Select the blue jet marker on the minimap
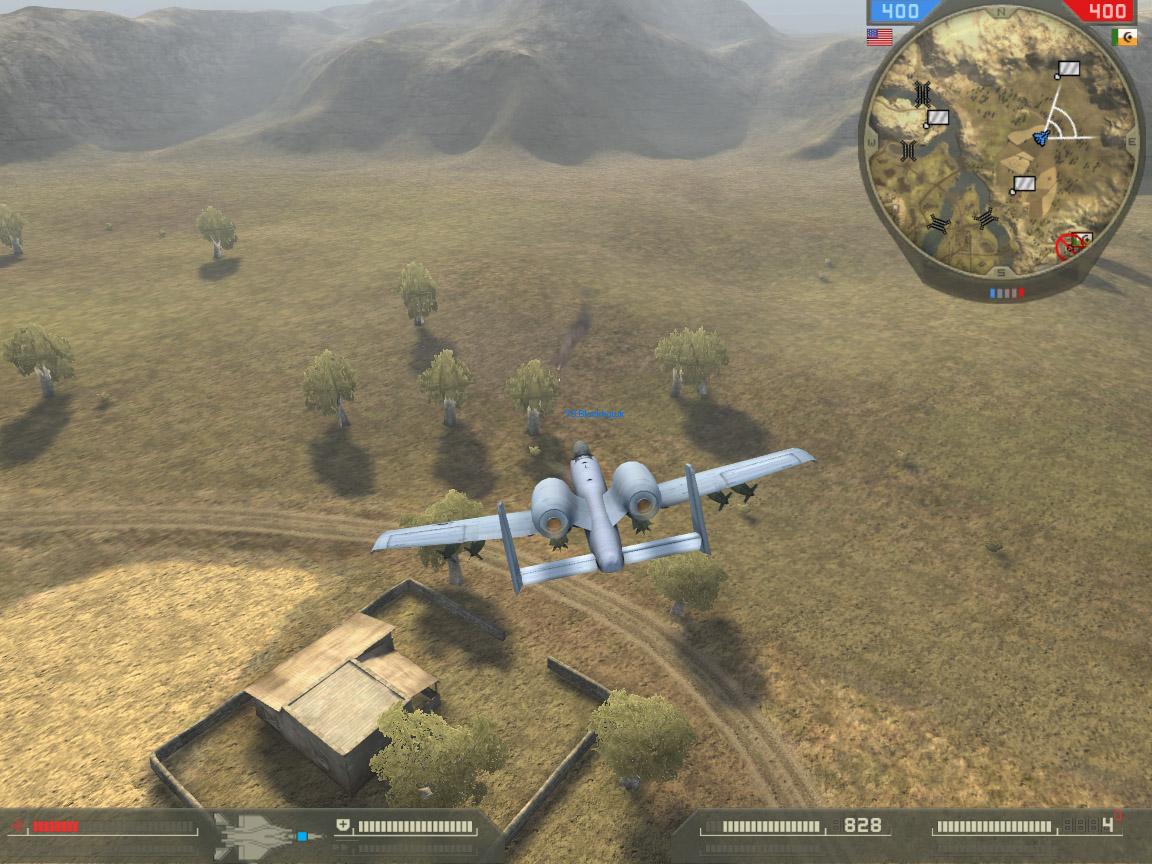Screen dimensions: 1152x864 [x=1041, y=136]
